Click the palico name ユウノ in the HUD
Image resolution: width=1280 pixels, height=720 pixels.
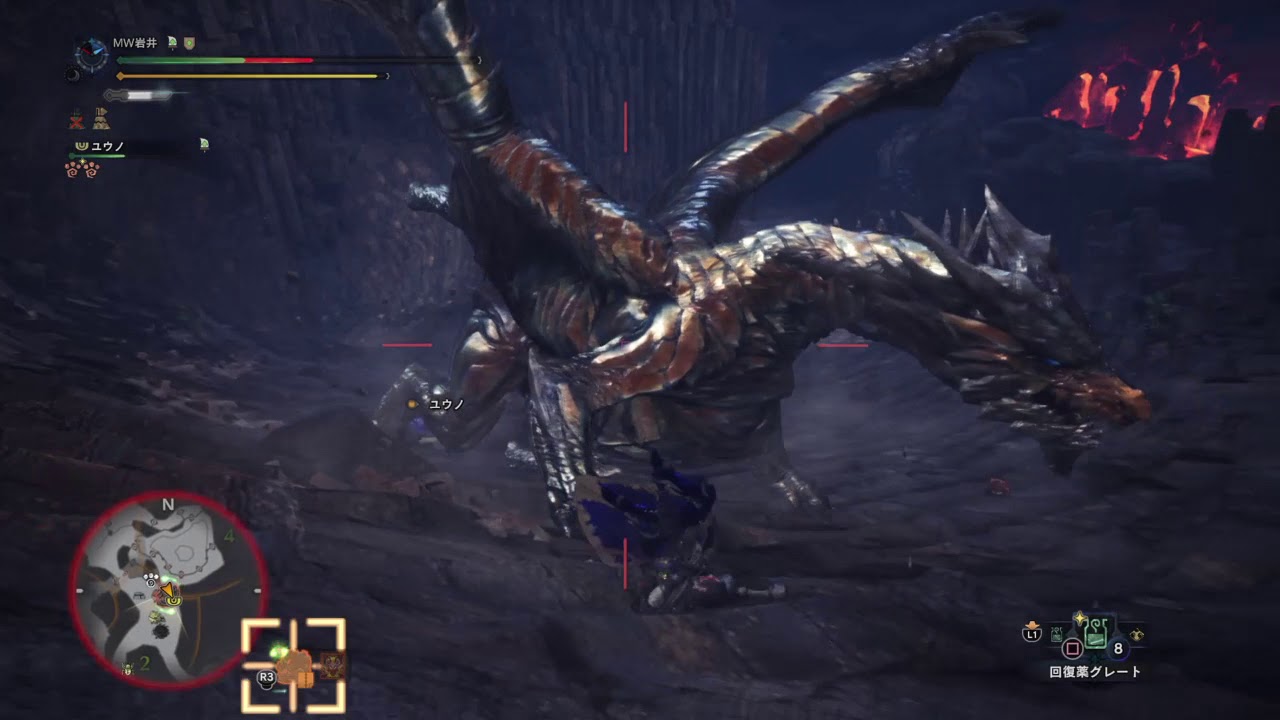pyautogui.click(x=109, y=146)
